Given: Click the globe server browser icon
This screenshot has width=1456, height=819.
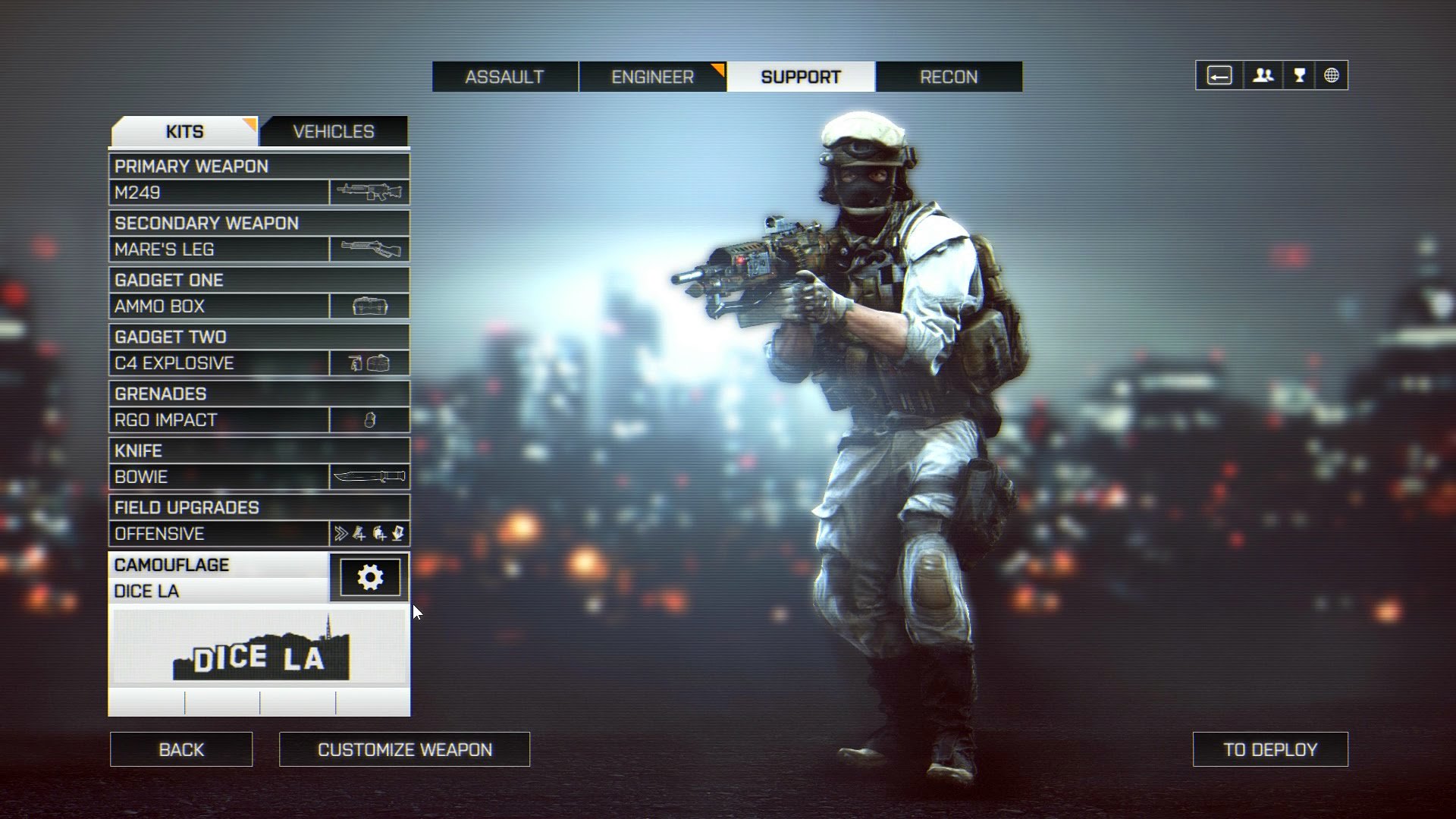Looking at the screenshot, I should pyautogui.click(x=1332, y=75).
